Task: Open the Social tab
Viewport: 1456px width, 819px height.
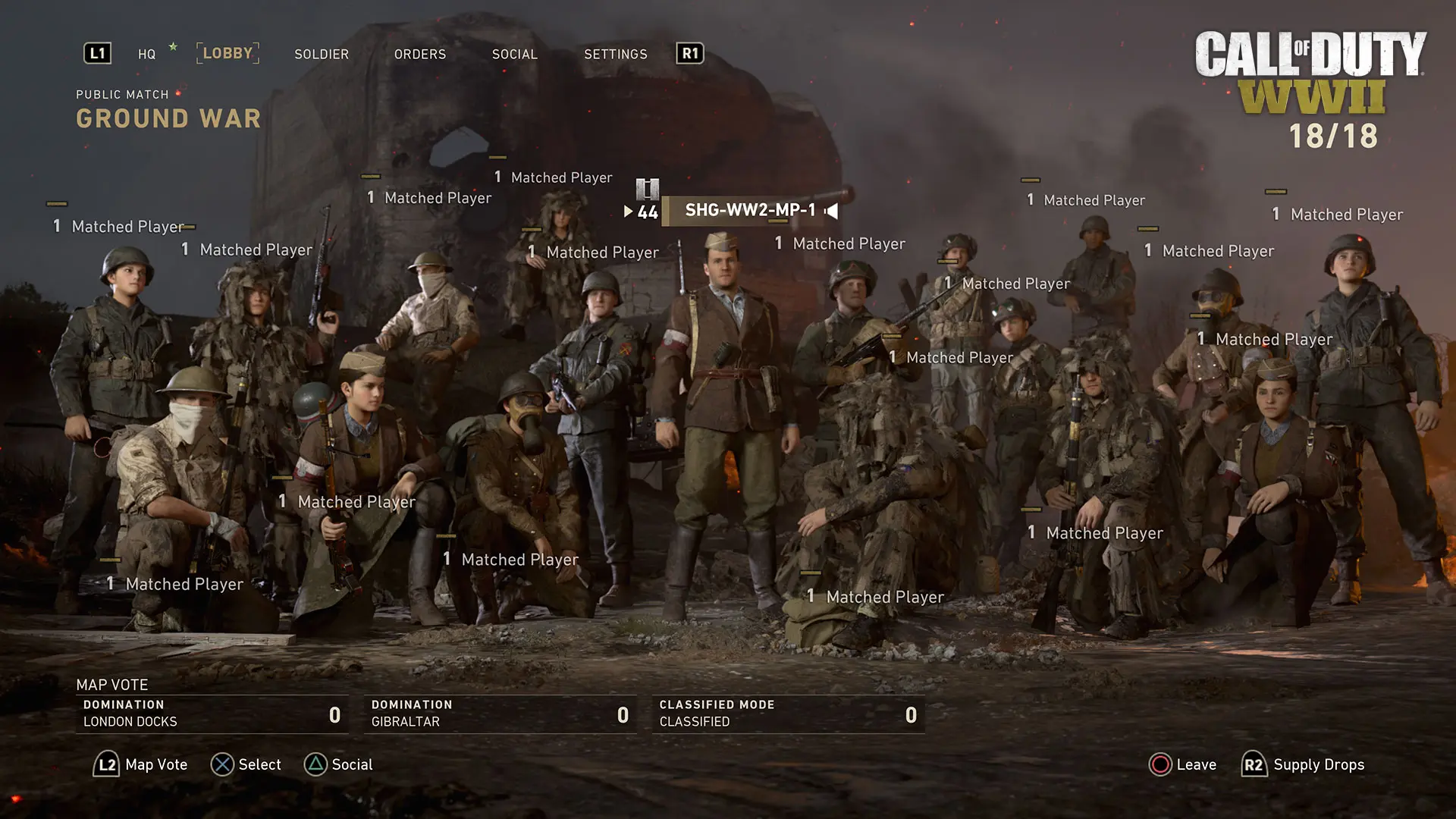Action: point(514,54)
